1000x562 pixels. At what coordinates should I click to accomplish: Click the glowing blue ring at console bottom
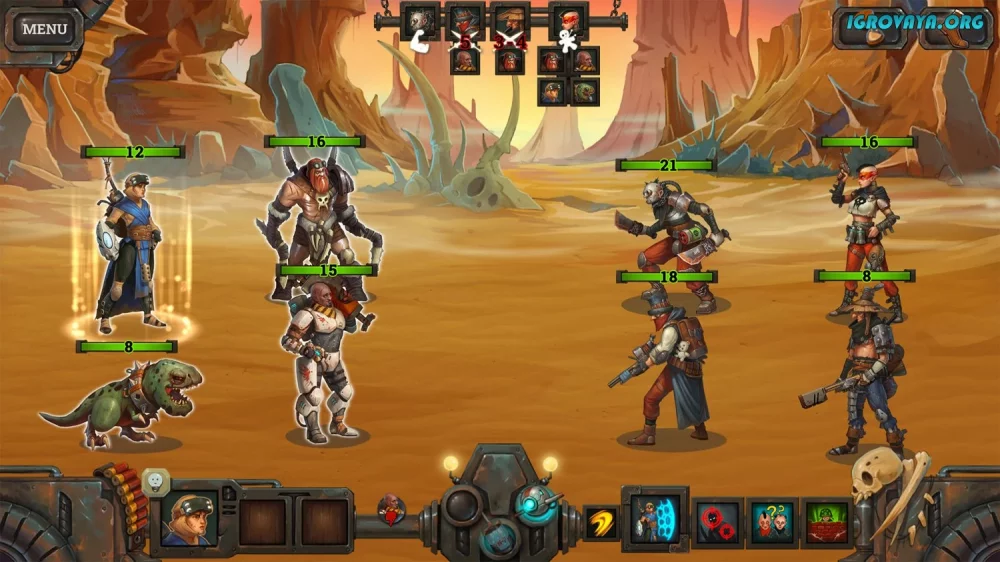click(499, 538)
